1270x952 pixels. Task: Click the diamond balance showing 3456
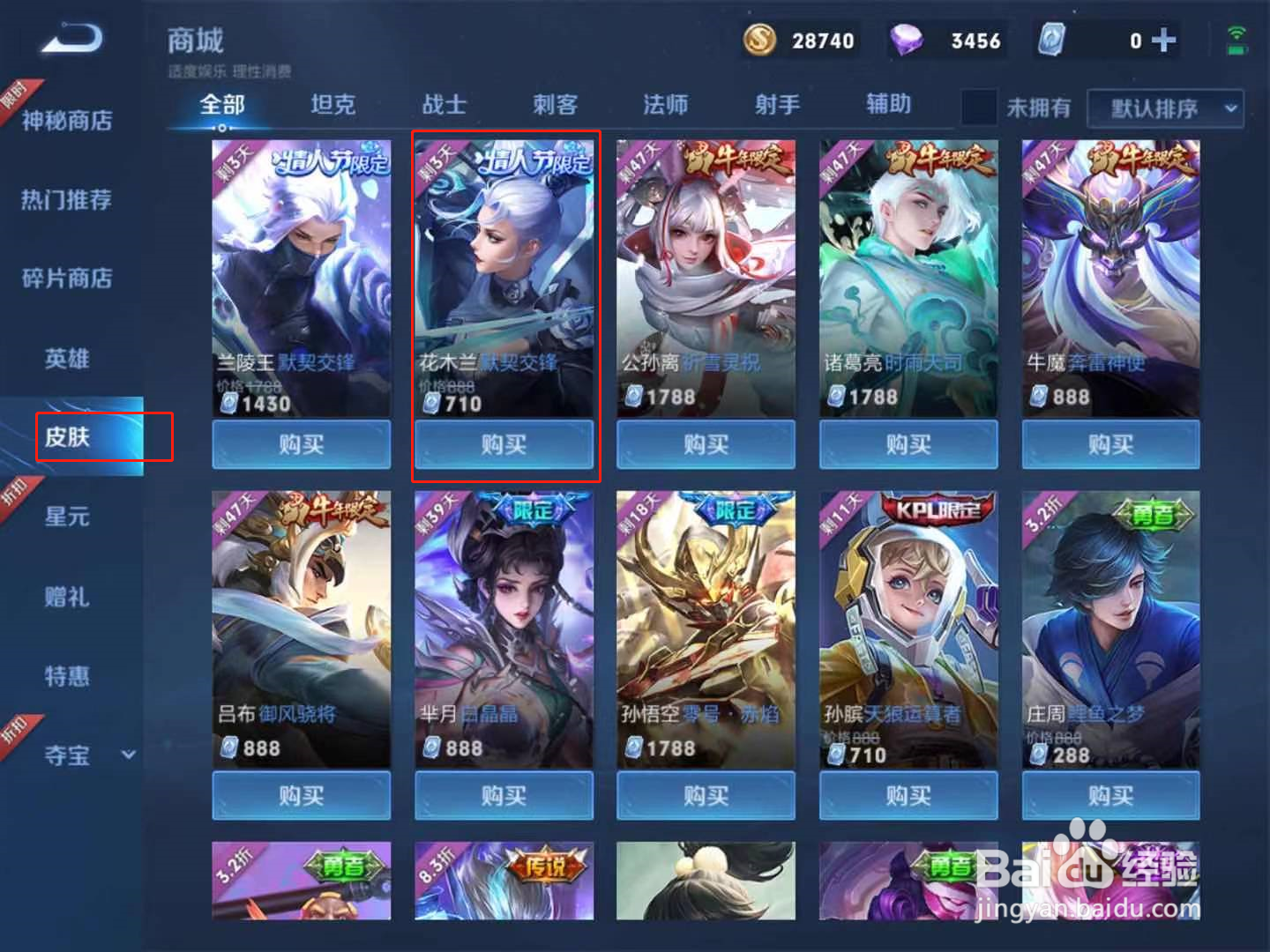pos(948,40)
